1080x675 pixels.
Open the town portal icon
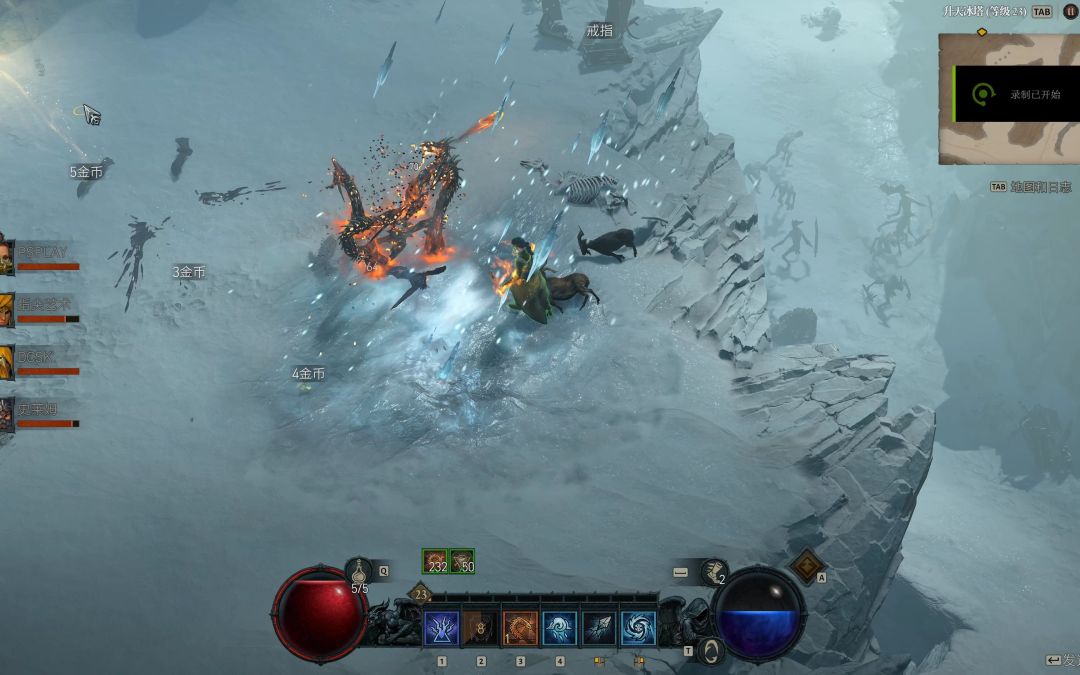coord(710,651)
